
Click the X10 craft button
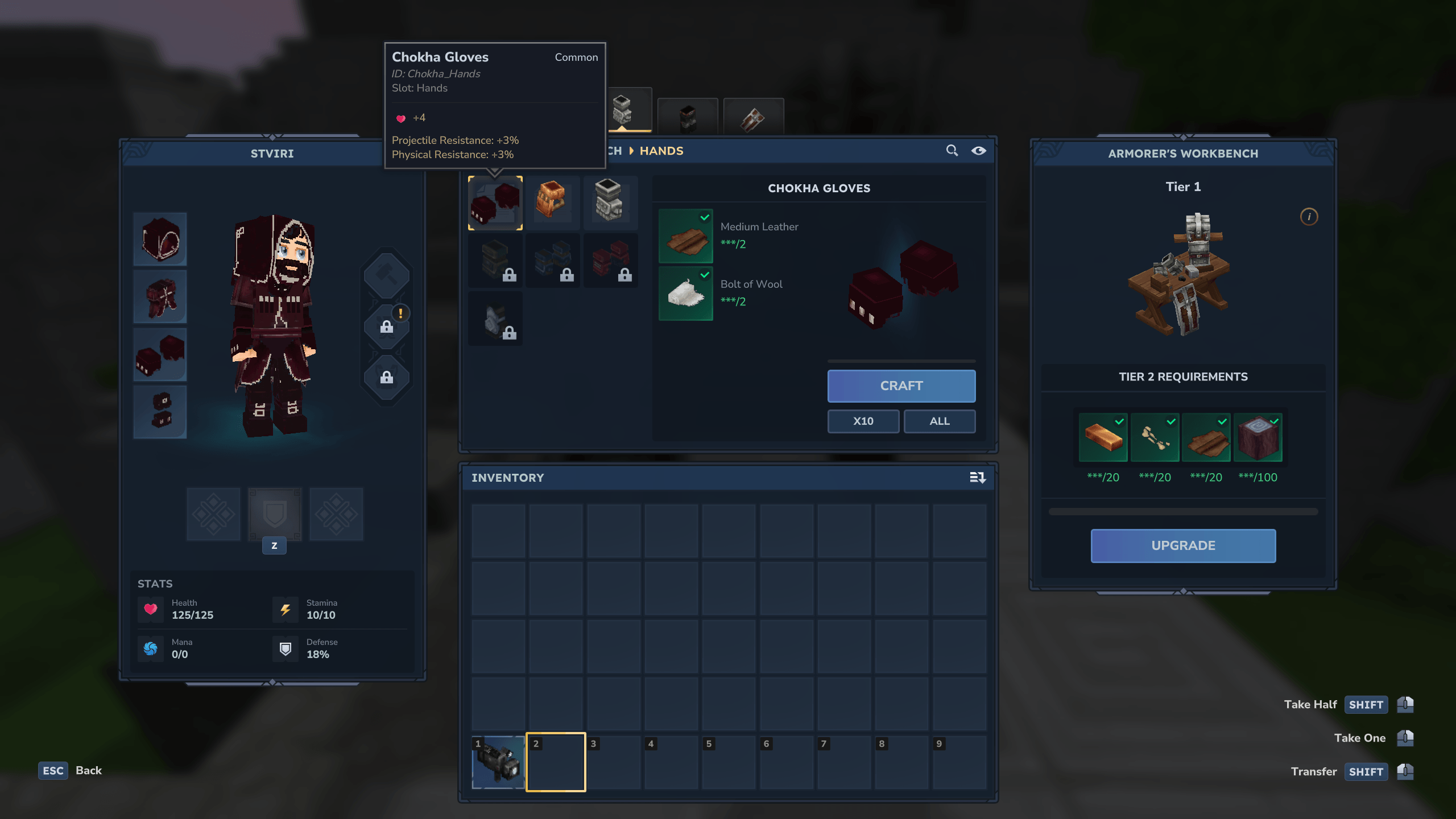click(863, 421)
